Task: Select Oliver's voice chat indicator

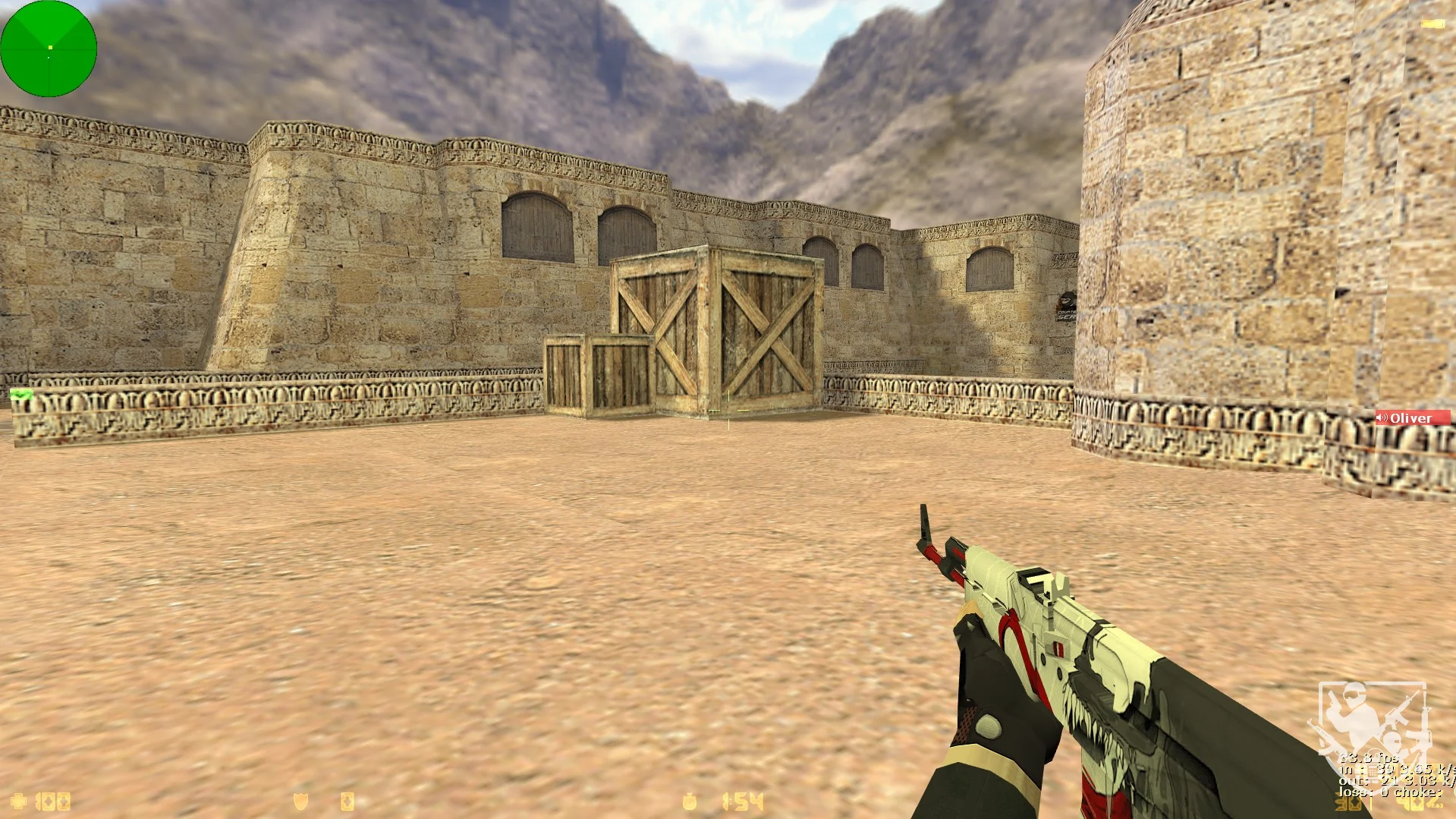Action: 1412,418
